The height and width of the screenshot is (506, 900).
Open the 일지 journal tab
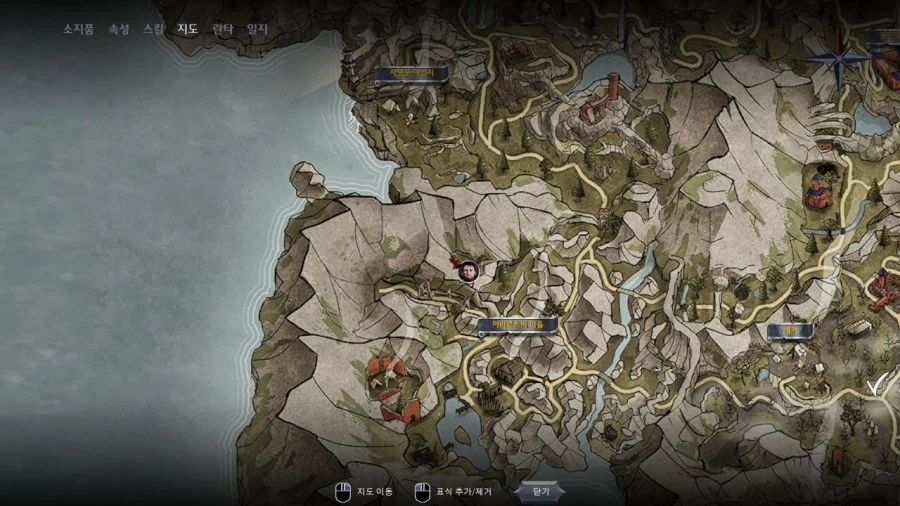click(257, 29)
